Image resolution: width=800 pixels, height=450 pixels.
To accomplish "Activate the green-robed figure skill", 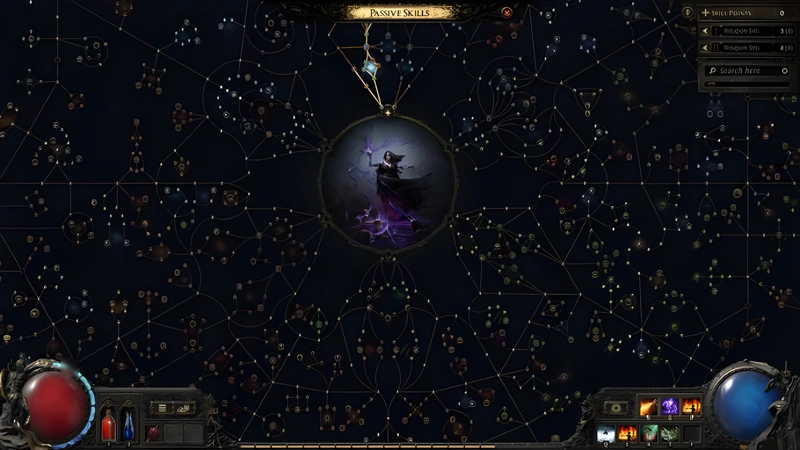I will tap(648, 433).
